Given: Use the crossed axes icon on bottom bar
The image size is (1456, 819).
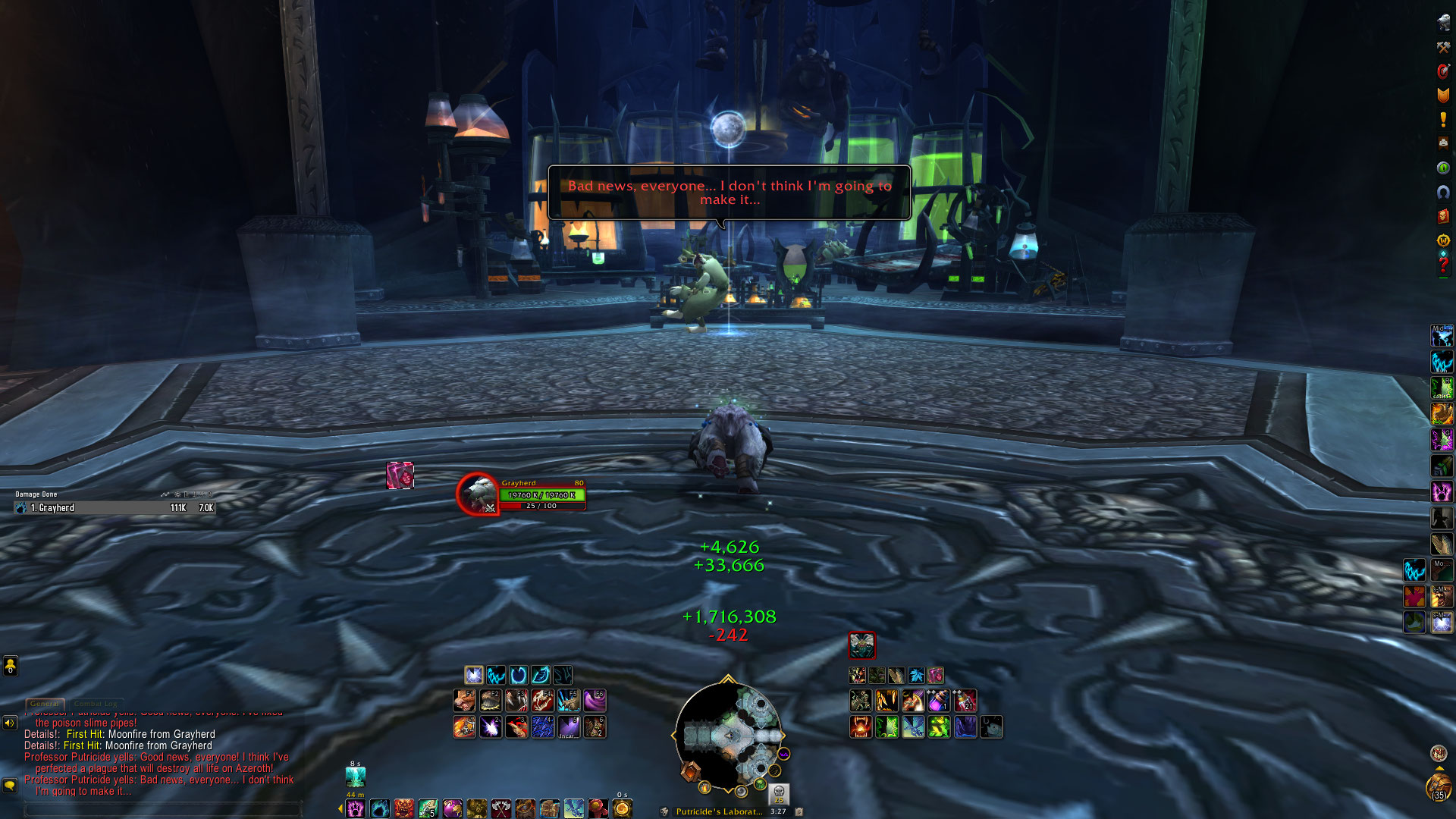Looking at the screenshot, I should click(x=501, y=809).
